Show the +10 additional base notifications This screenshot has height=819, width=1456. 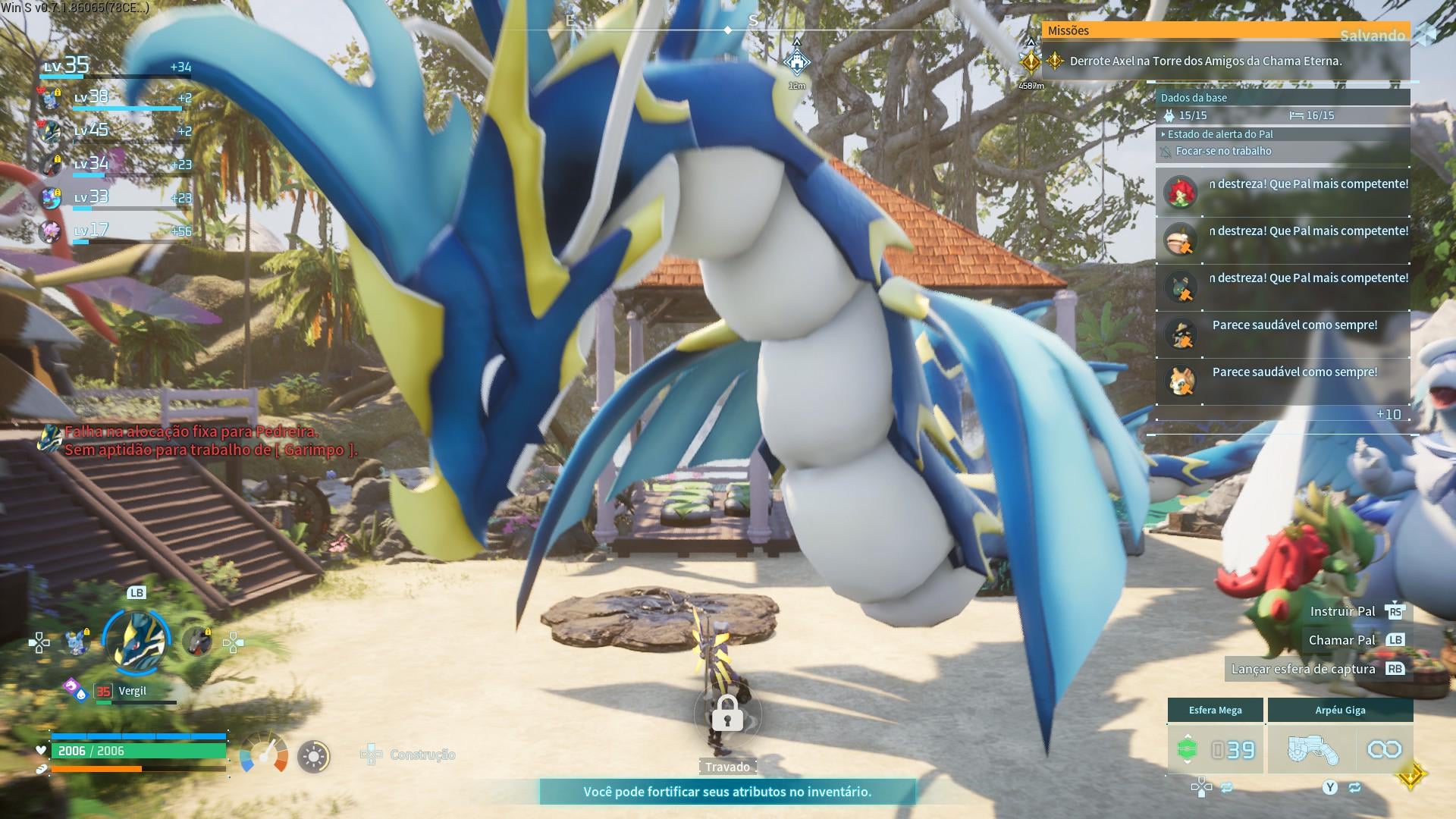pos(1388,414)
